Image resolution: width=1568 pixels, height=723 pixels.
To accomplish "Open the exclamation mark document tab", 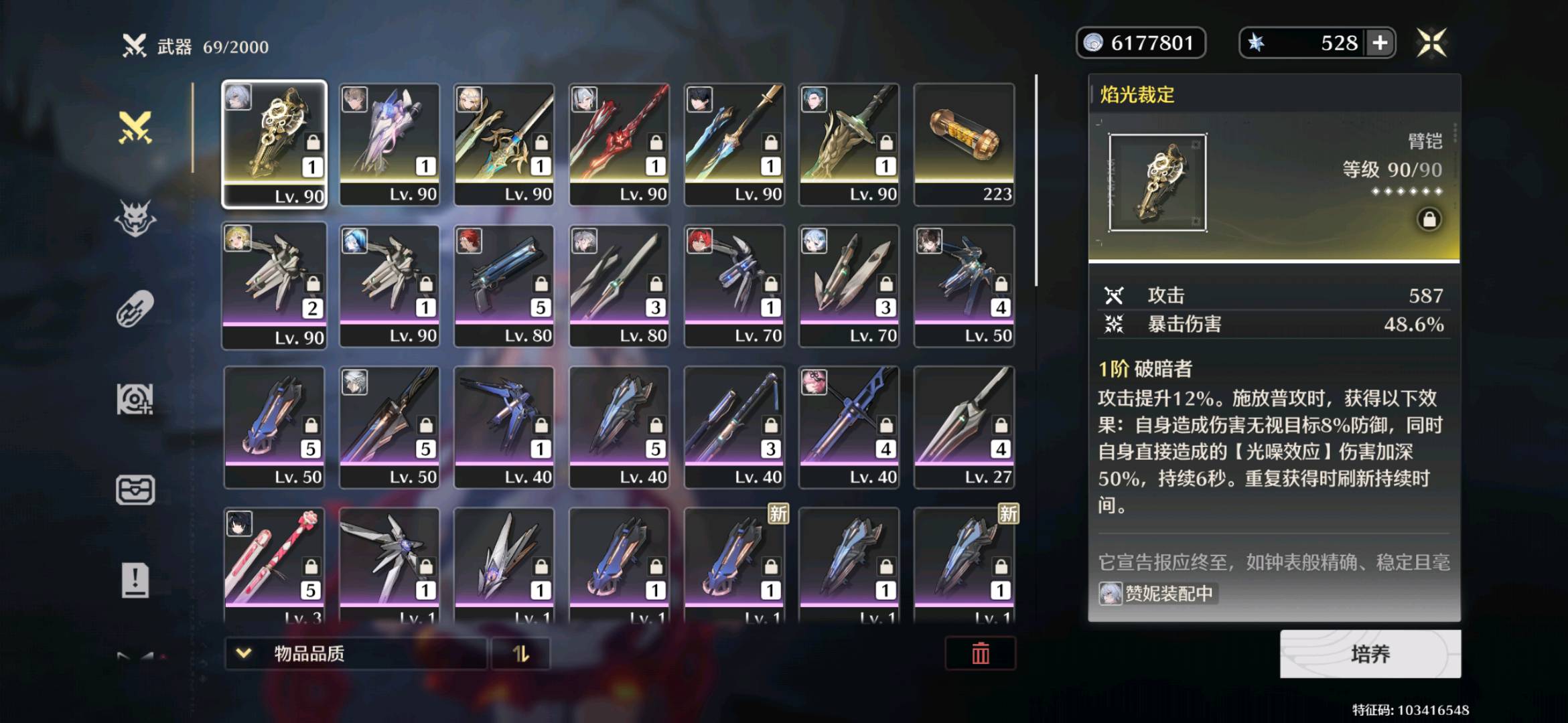I will pyautogui.click(x=135, y=580).
